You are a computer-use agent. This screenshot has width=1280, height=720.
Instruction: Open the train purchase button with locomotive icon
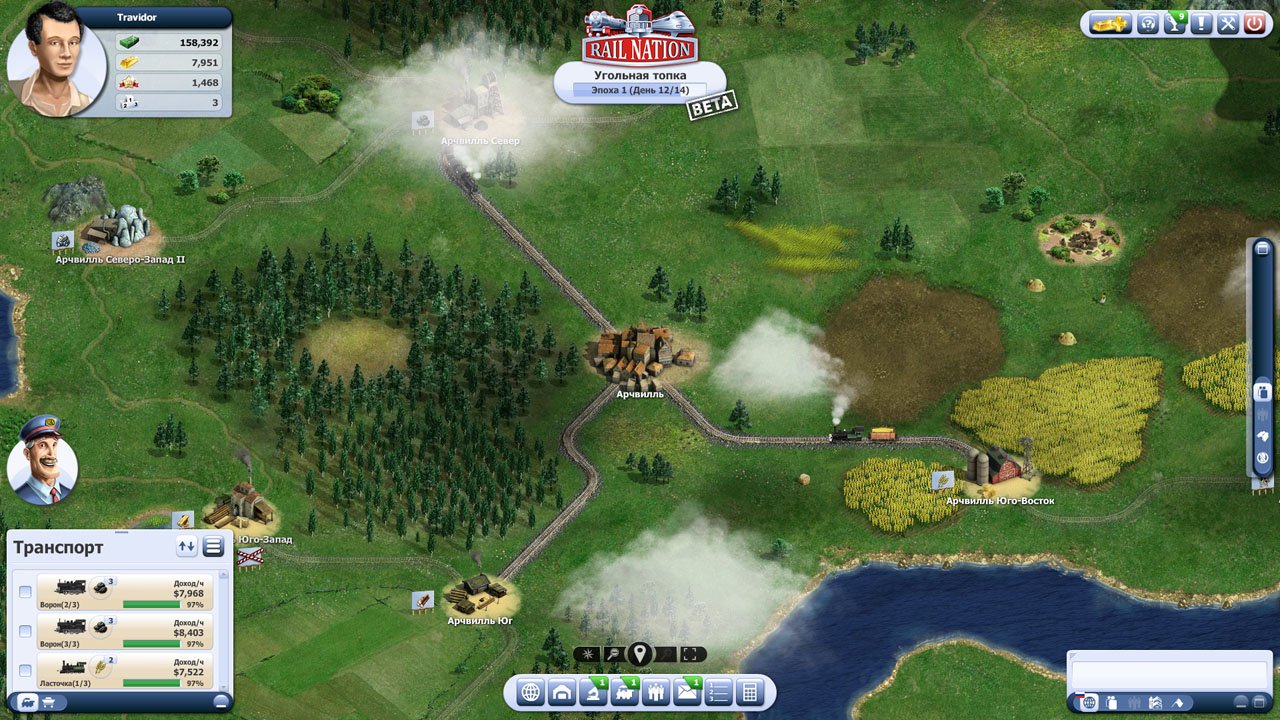(x=625, y=692)
